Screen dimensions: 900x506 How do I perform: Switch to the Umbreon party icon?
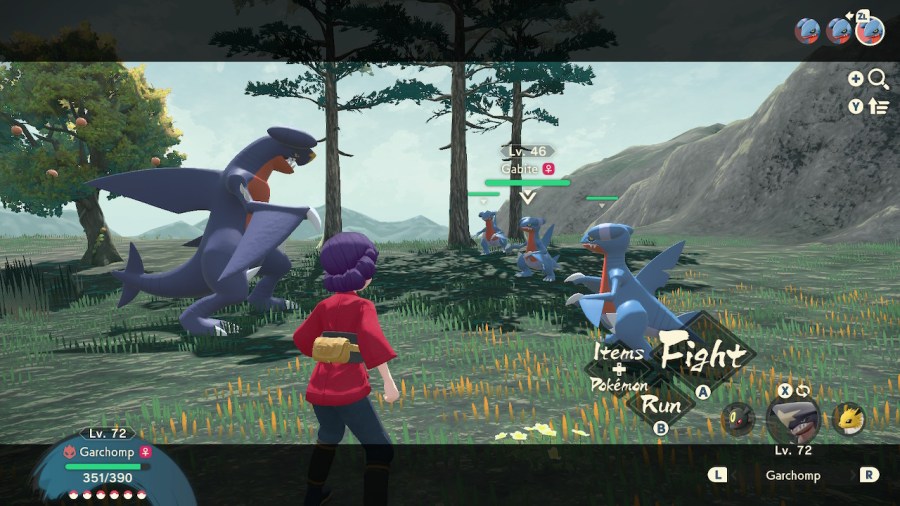737,418
